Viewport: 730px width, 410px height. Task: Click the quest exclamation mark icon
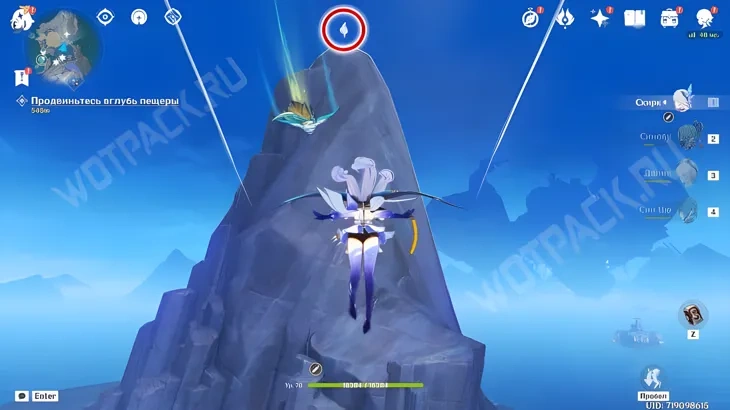(21, 77)
